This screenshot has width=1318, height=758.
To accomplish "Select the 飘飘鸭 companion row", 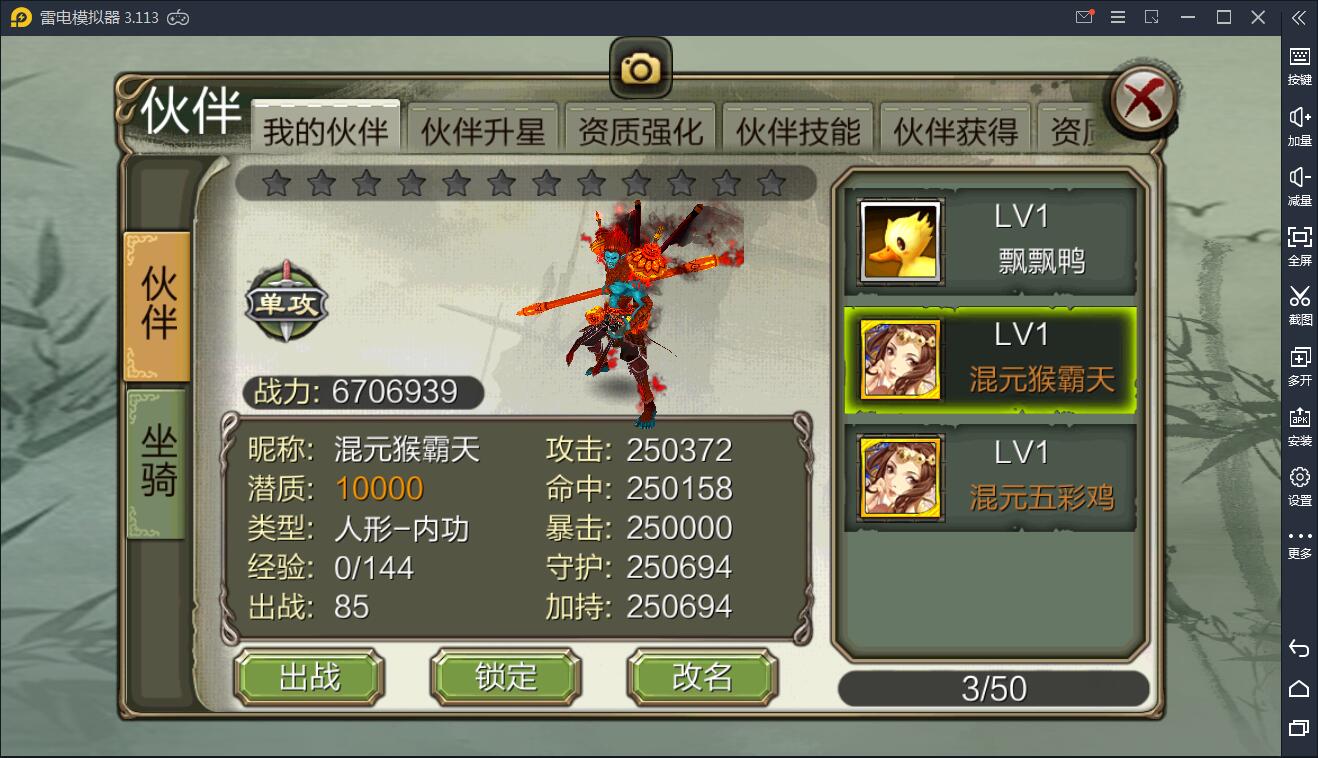I will pyautogui.click(x=990, y=241).
